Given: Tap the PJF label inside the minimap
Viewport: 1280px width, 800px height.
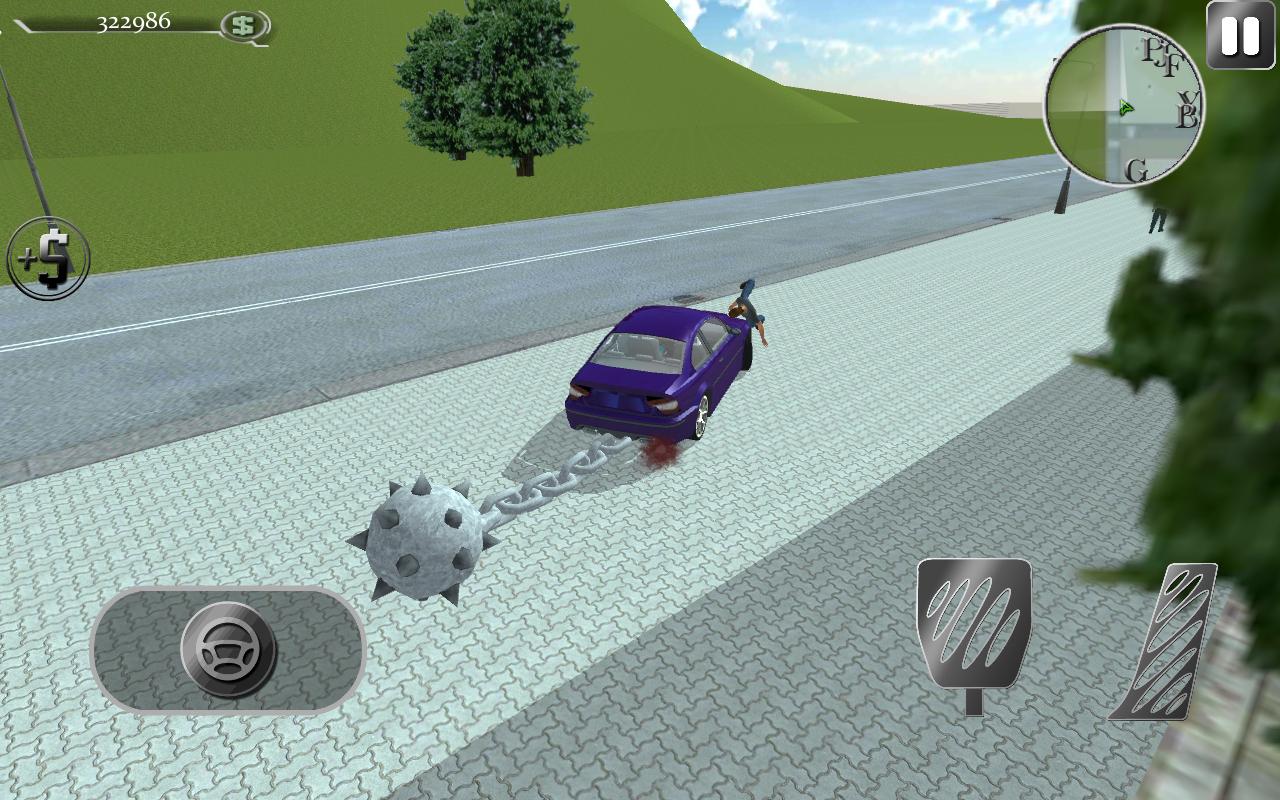Looking at the screenshot, I should [1160, 55].
